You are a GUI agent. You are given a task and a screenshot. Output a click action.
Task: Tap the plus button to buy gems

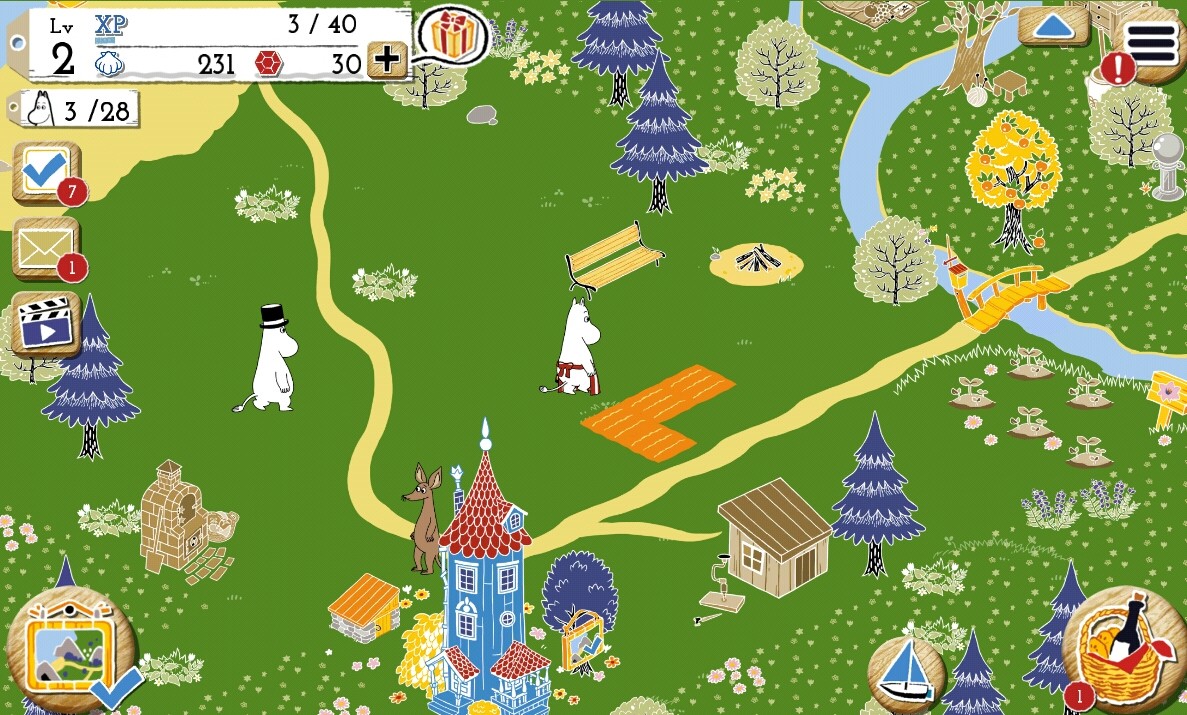tap(386, 60)
